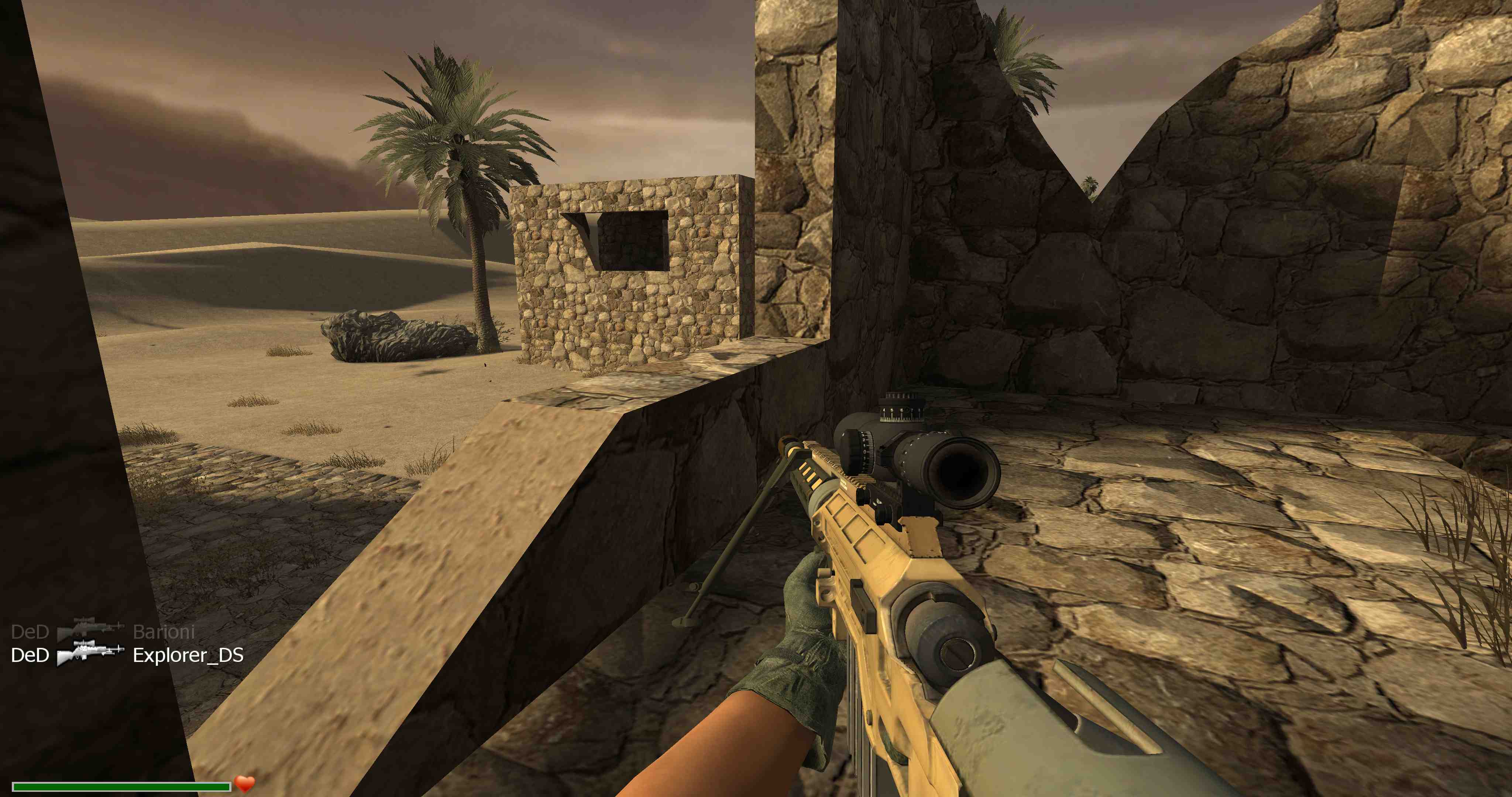Select the DeD–Explorer_DS kill feed entry
This screenshot has width=1512, height=797.
click(127, 655)
